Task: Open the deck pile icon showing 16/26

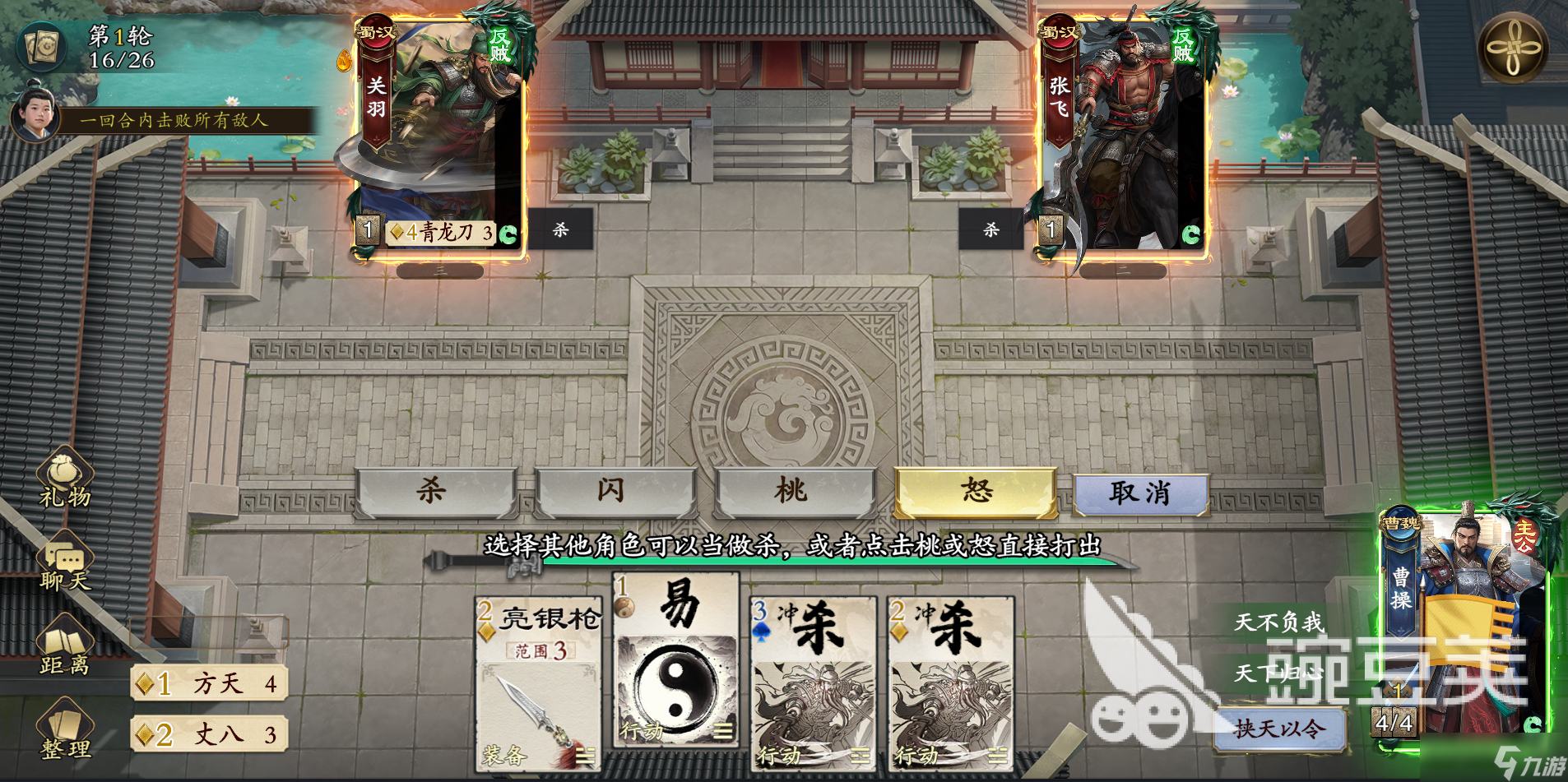Action: coord(43,48)
